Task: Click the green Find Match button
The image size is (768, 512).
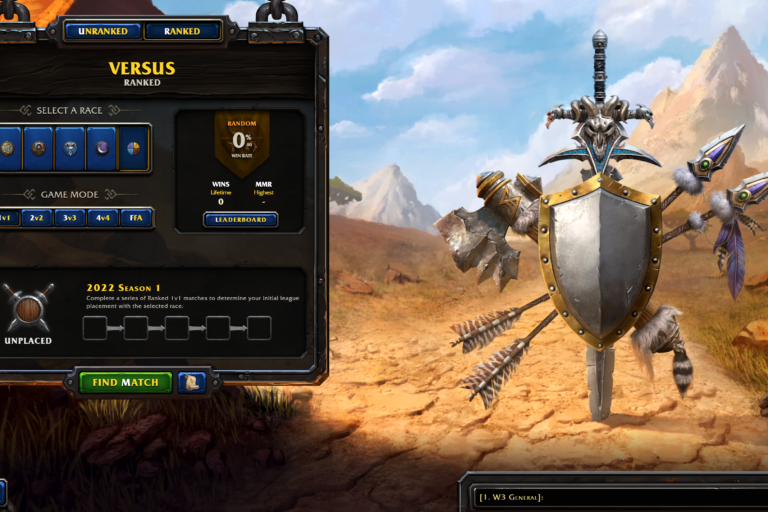Action: (x=125, y=382)
